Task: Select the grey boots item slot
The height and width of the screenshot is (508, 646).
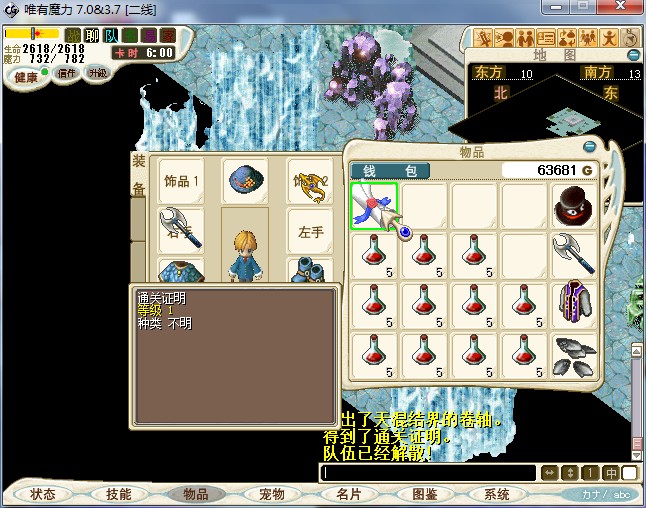Action: (x=574, y=355)
